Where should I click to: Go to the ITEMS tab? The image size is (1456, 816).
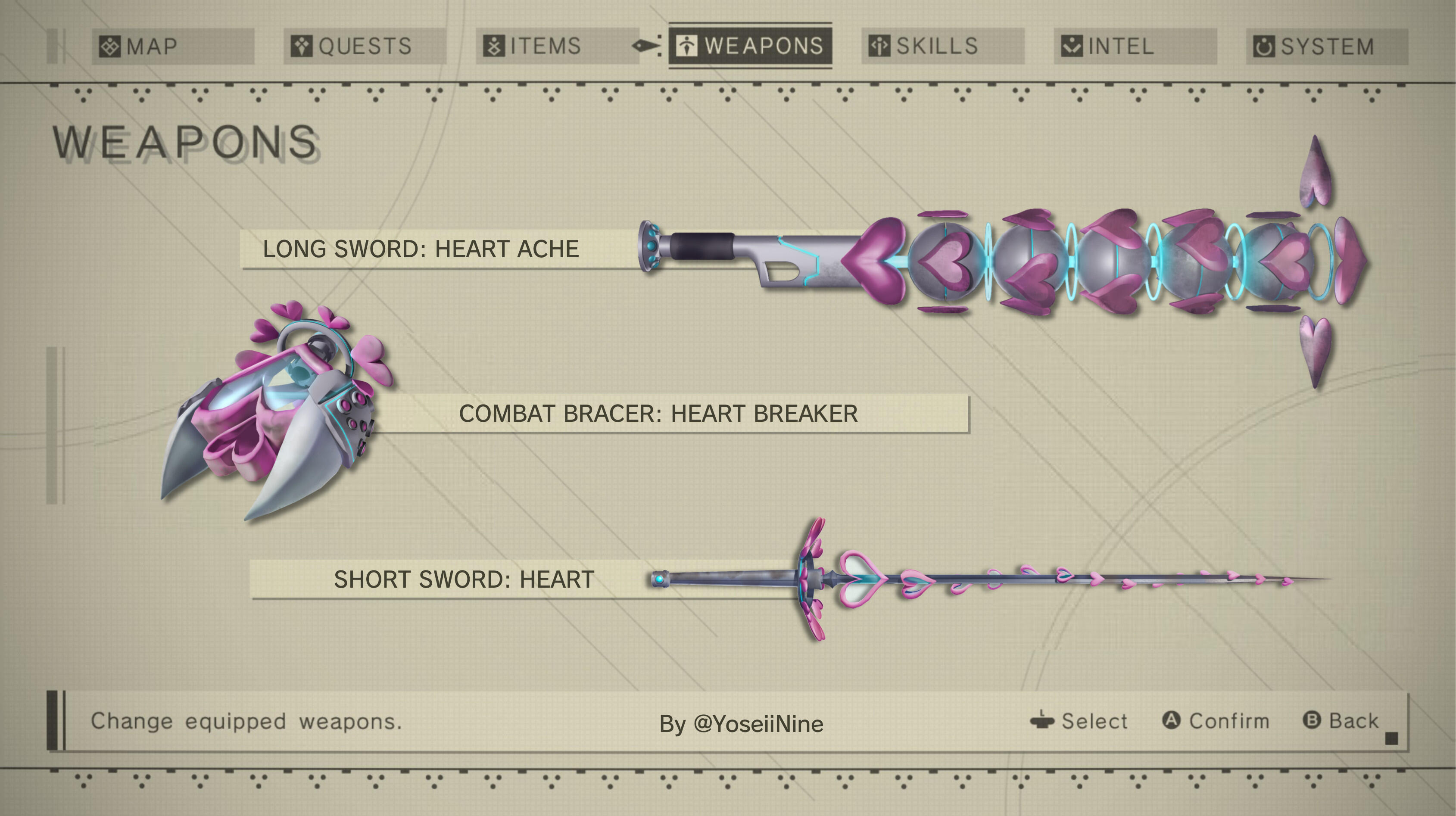(x=557, y=47)
